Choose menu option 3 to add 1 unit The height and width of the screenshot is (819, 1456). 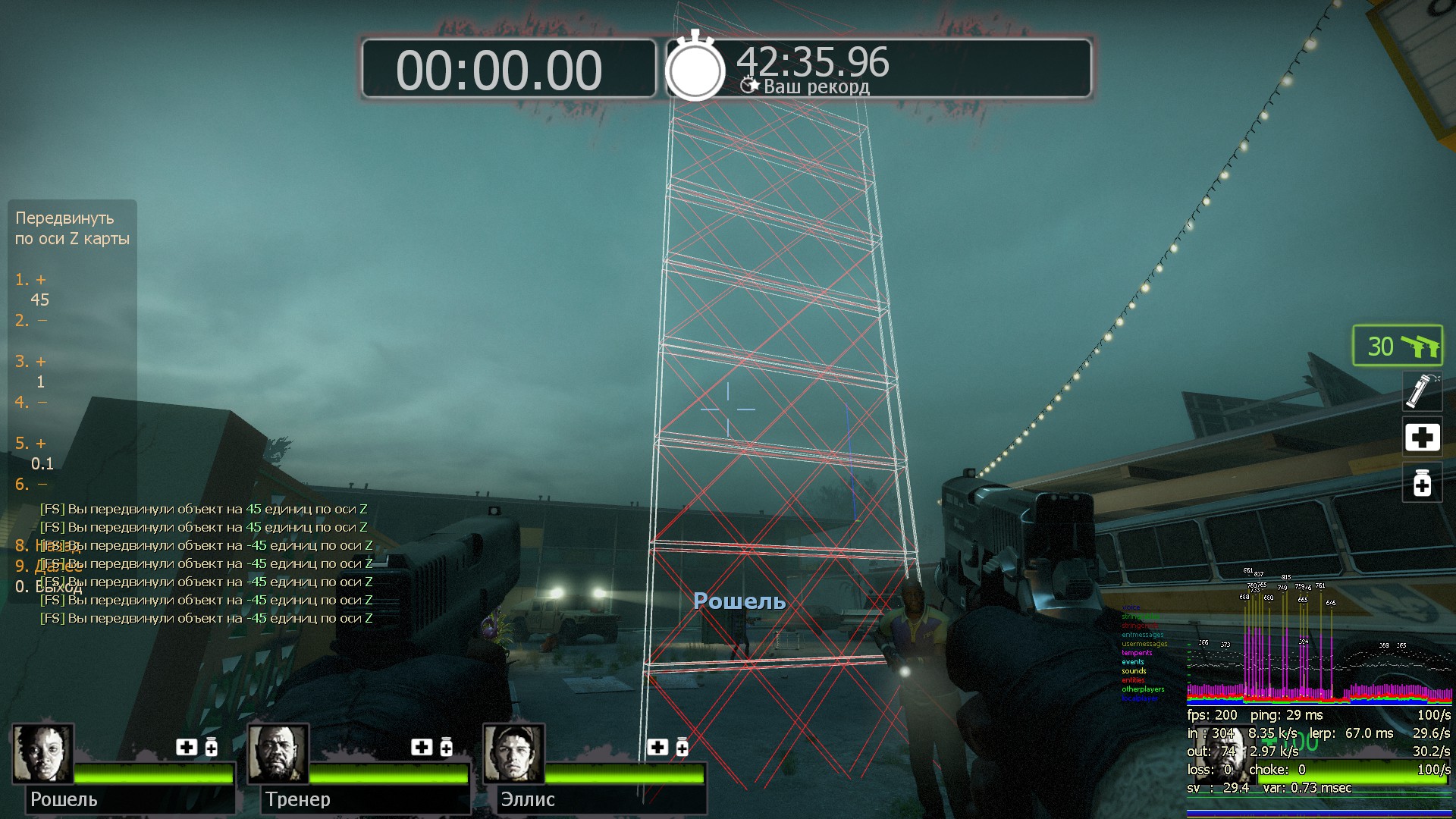tap(31, 362)
